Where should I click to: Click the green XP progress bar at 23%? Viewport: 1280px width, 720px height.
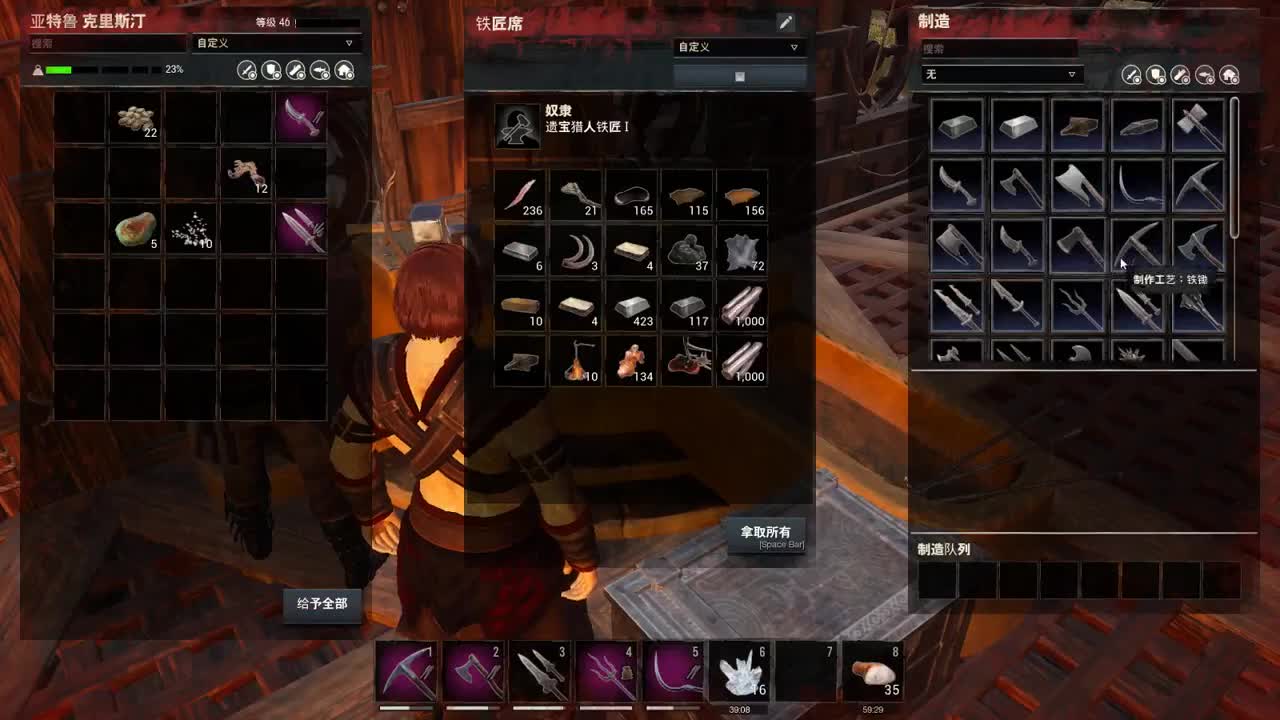(x=60, y=71)
